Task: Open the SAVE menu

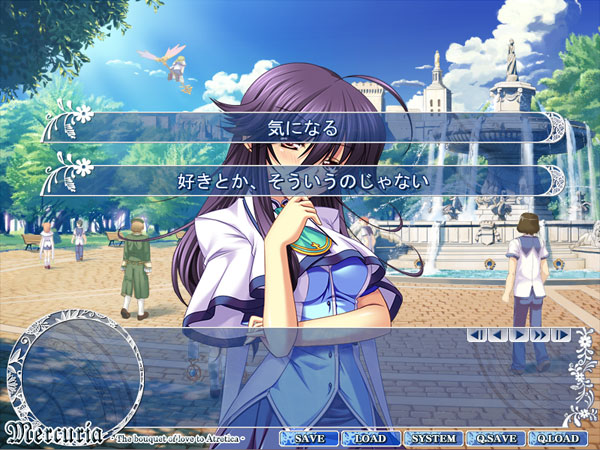Action: click(308, 439)
